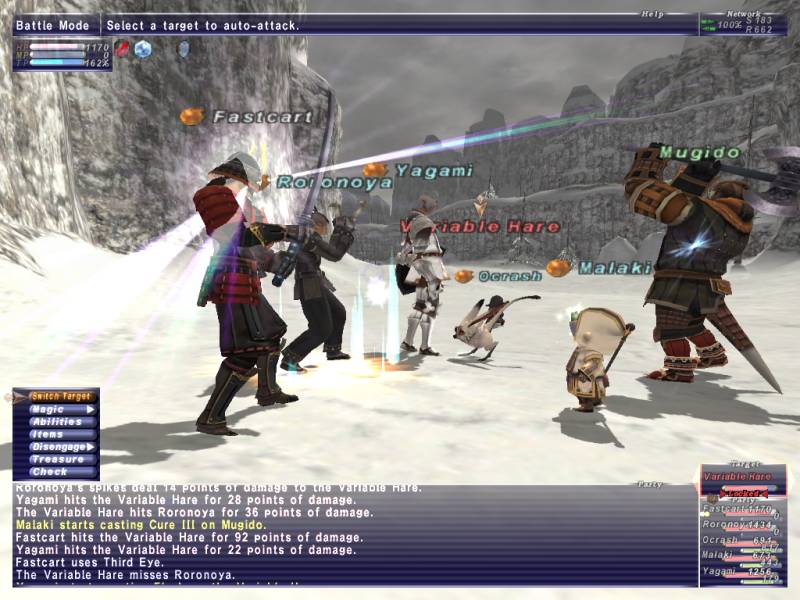800x600 pixels.
Task: Open the Abilities menu entry
Action: pyautogui.click(x=56, y=422)
